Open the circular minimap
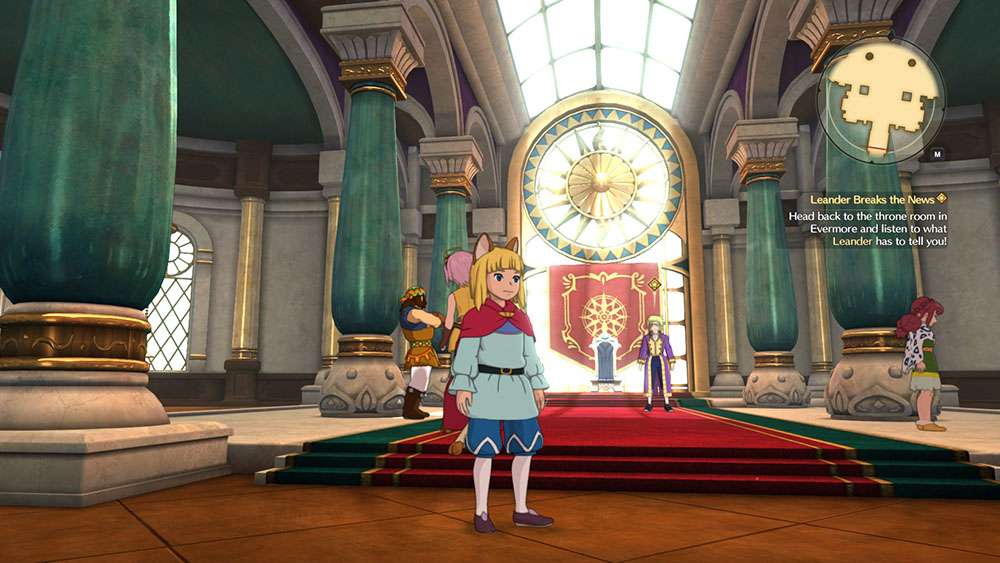 [880, 99]
